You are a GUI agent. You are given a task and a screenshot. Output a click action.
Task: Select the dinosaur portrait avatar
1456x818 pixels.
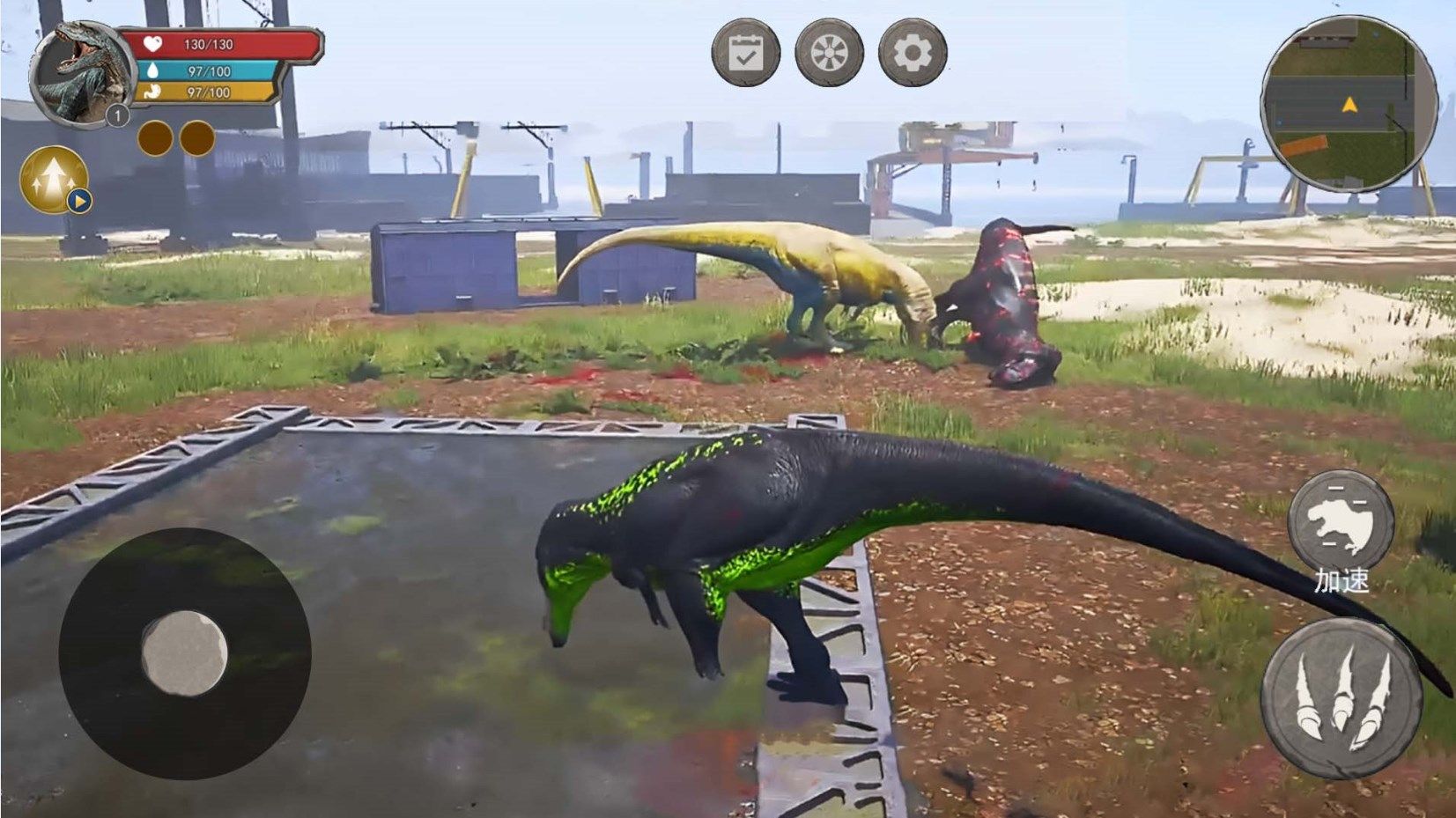click(81, 74)
